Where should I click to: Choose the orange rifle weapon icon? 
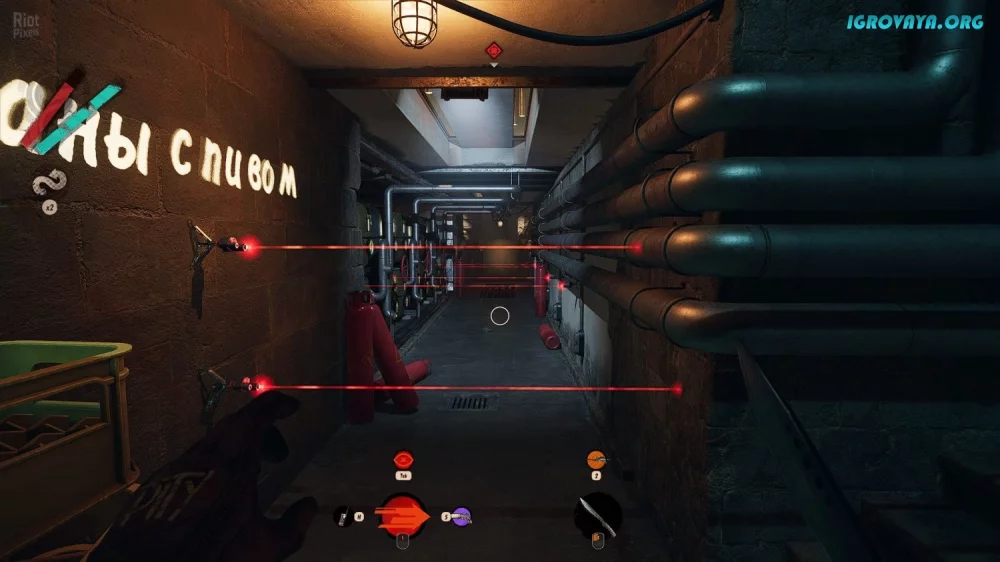[597, 460]
